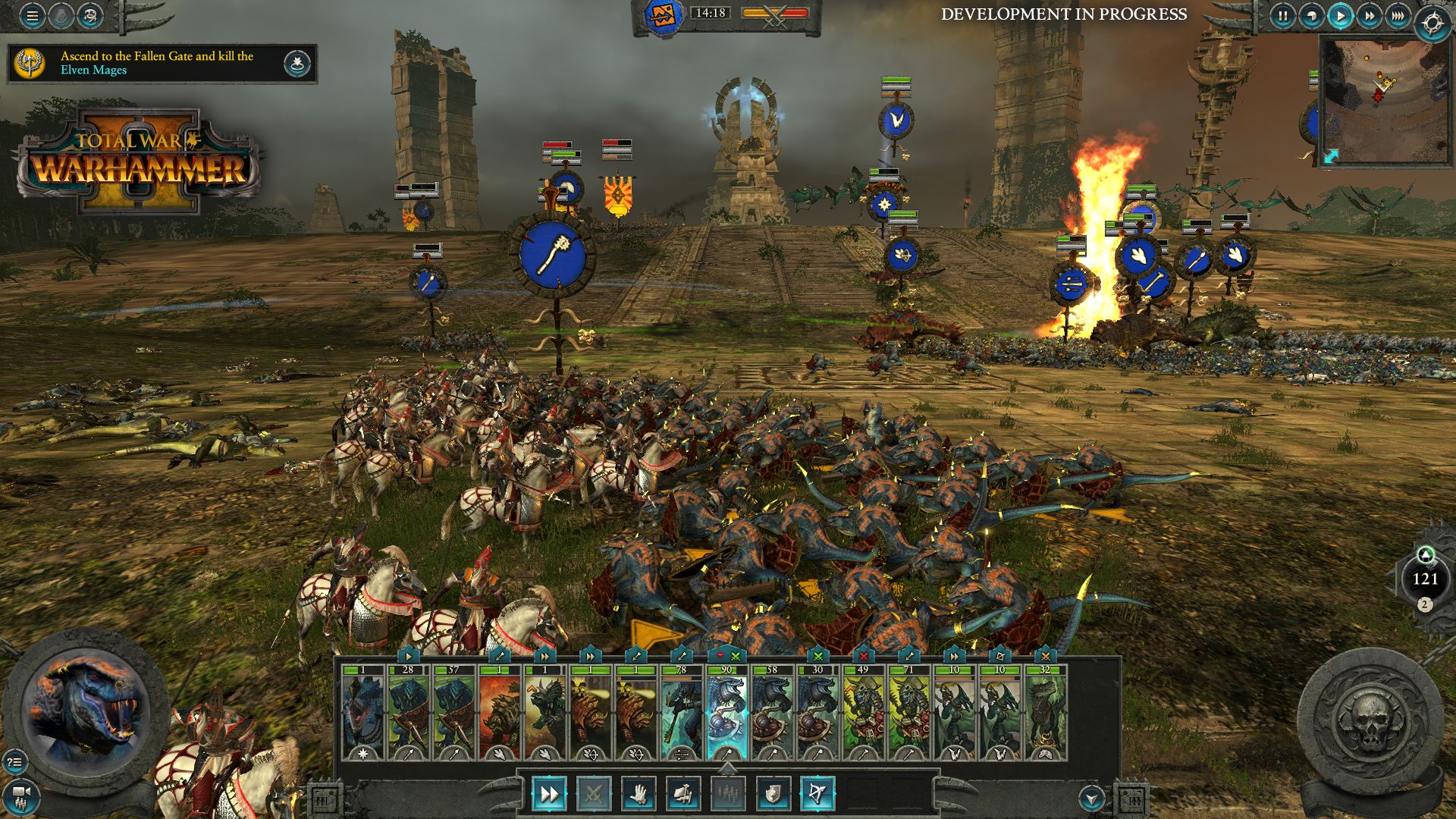1456x819 pixels.
Task: Toggle guard mode with the shield icon
Action: click(x=774, y=794)
